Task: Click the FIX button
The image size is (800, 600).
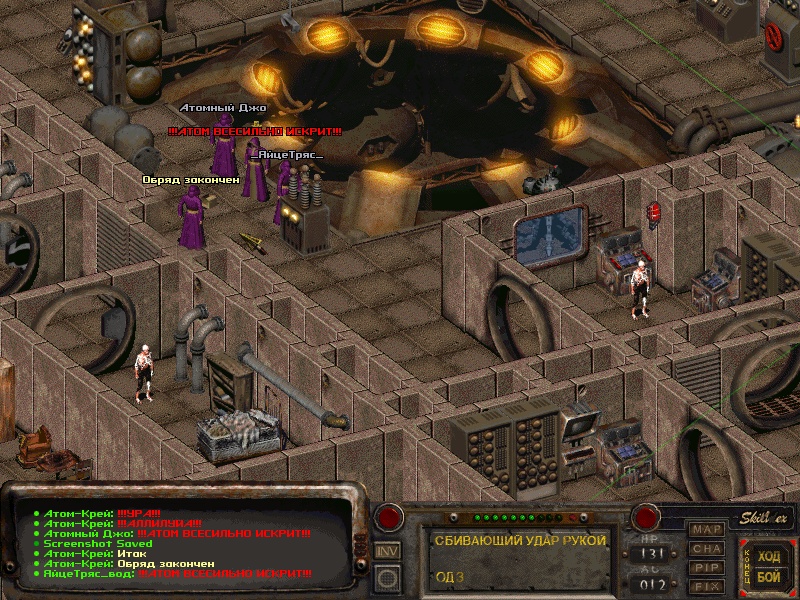Action: click(x=707, y=586)
